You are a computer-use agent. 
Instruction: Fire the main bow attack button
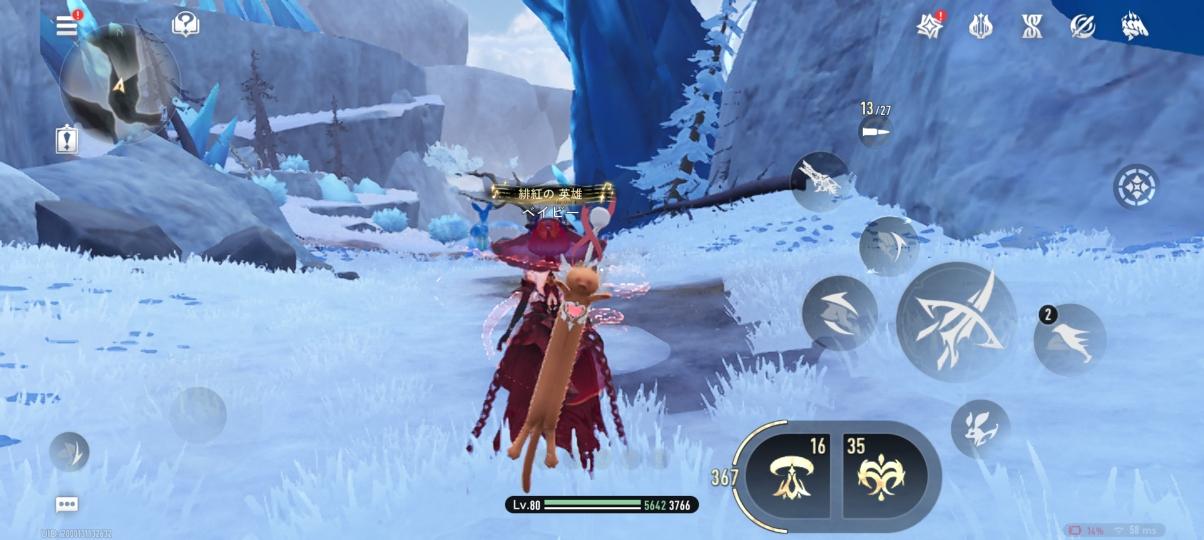pyautogui.click(x=956, y=322)
